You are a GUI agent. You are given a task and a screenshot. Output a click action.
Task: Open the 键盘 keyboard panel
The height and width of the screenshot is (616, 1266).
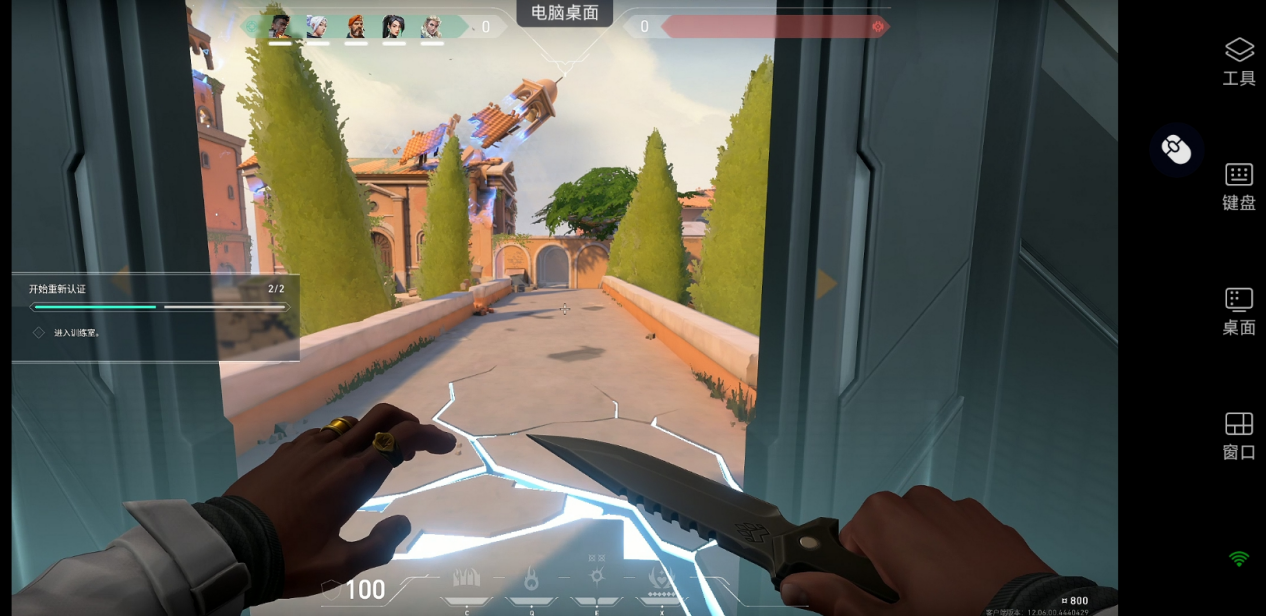click(x=1238, y=187)
